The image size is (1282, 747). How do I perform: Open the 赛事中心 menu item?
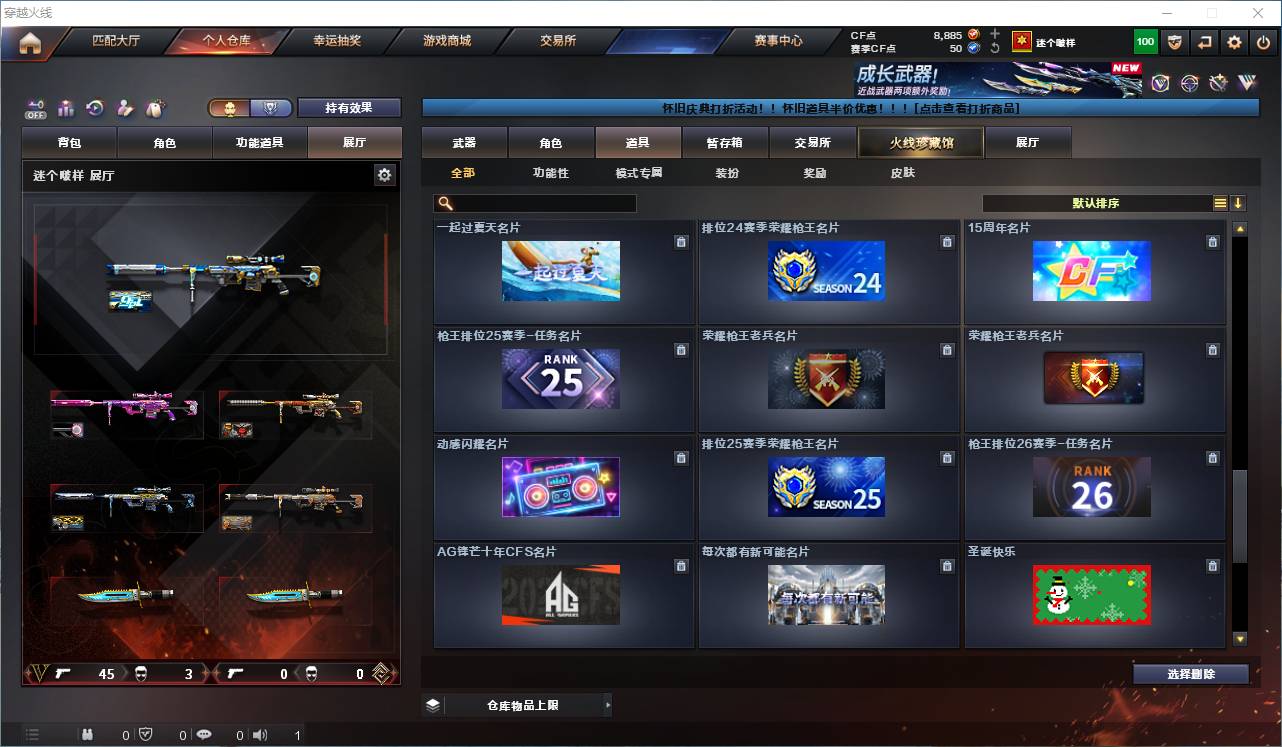coord(777,41)
